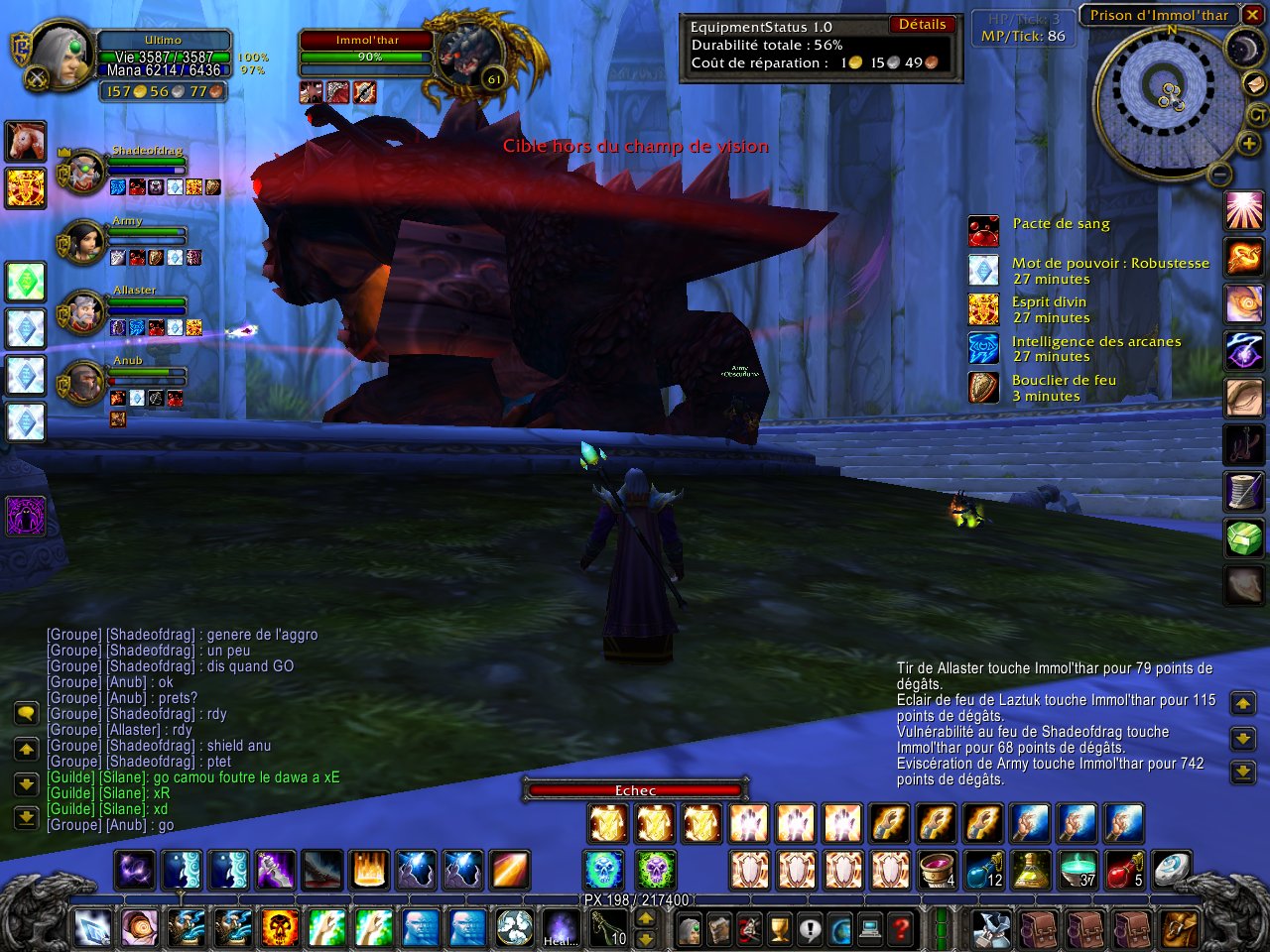This screenshot has width=1270, height=952.
Task: Use the red potion with count 5
Action: tap(1124, 870)
